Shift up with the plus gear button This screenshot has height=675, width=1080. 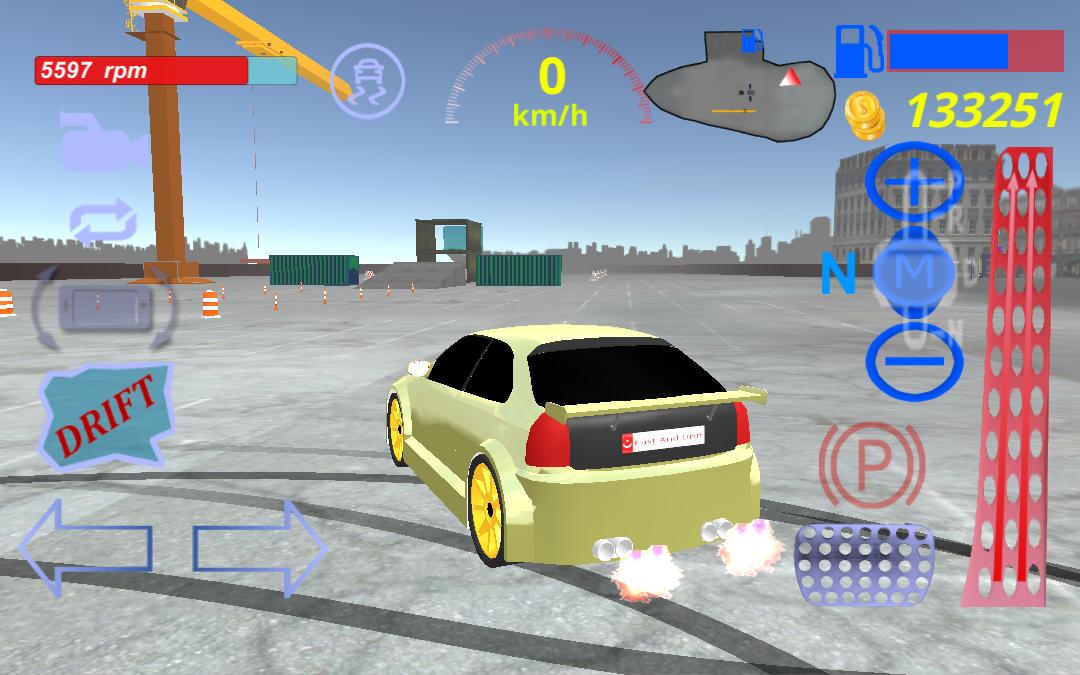916,183
